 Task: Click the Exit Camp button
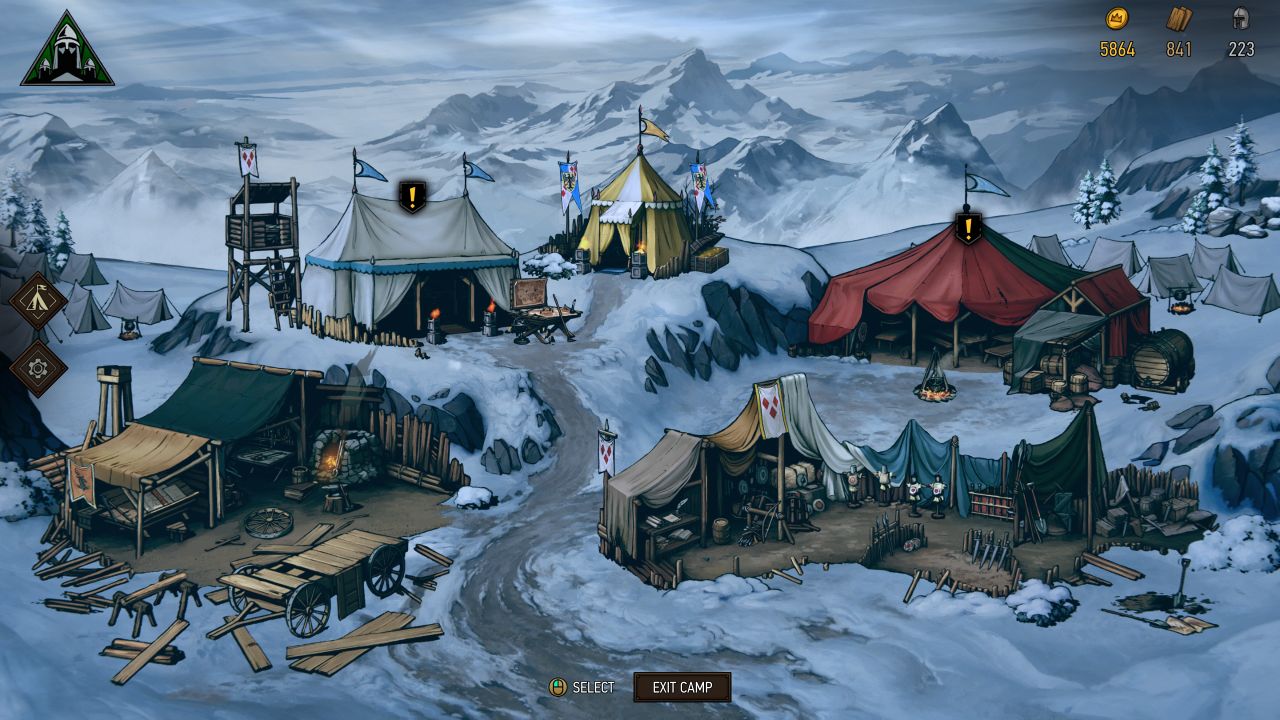tap(682, 687)
